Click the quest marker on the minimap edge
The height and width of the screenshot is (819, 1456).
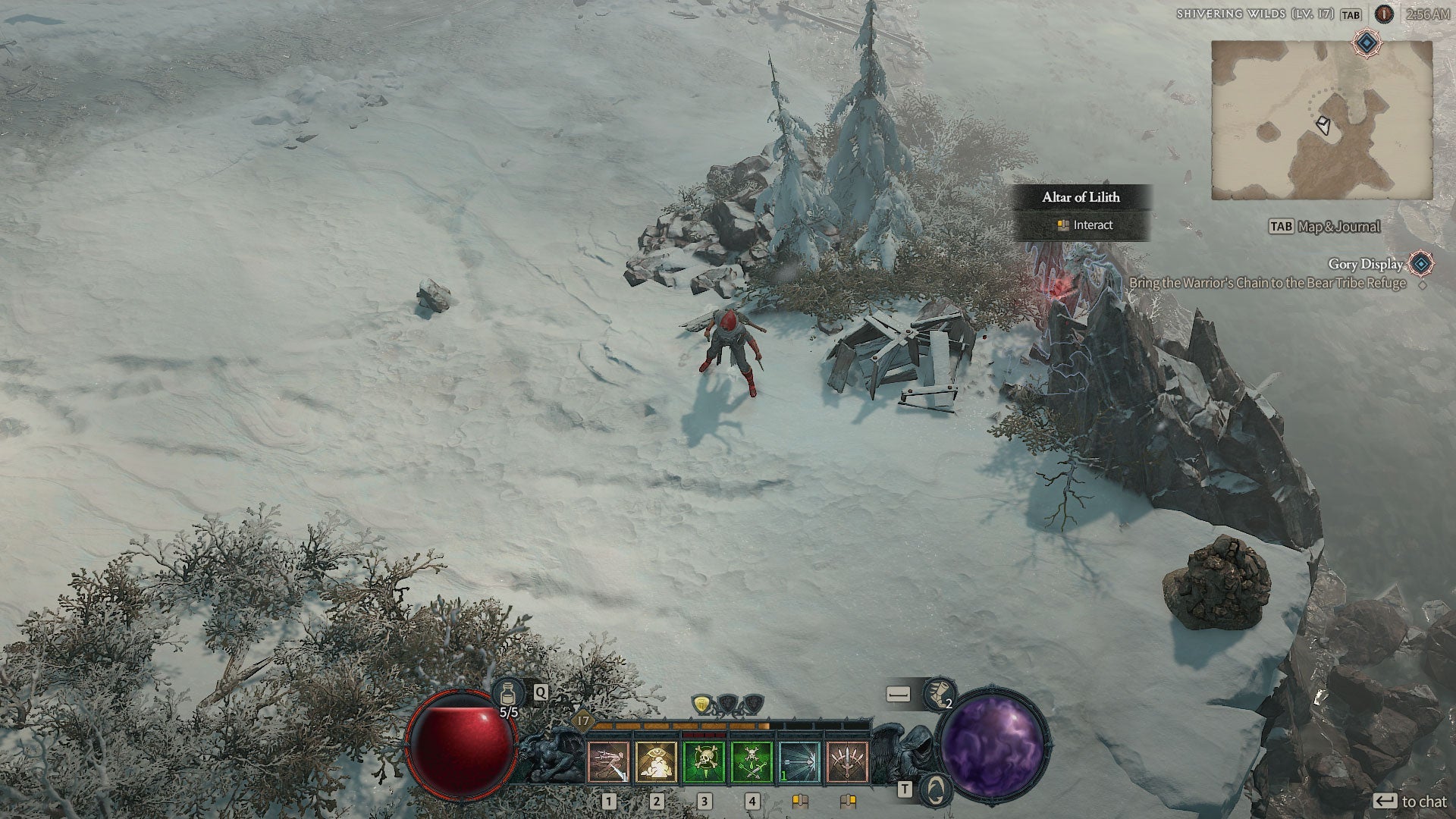point(1367,43)
